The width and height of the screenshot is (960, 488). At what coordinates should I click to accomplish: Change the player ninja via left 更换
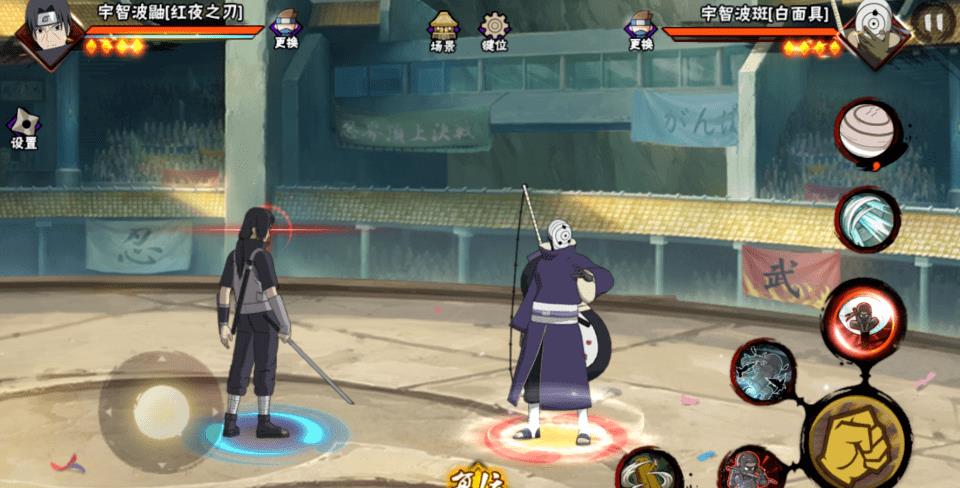[285, 29]
